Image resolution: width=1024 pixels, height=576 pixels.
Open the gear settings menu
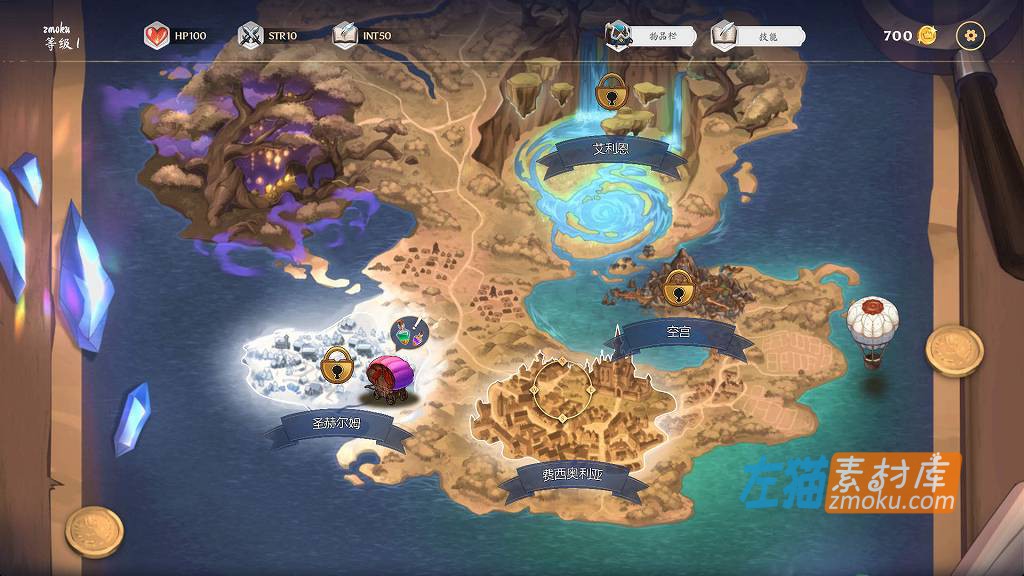click(970, 36)
